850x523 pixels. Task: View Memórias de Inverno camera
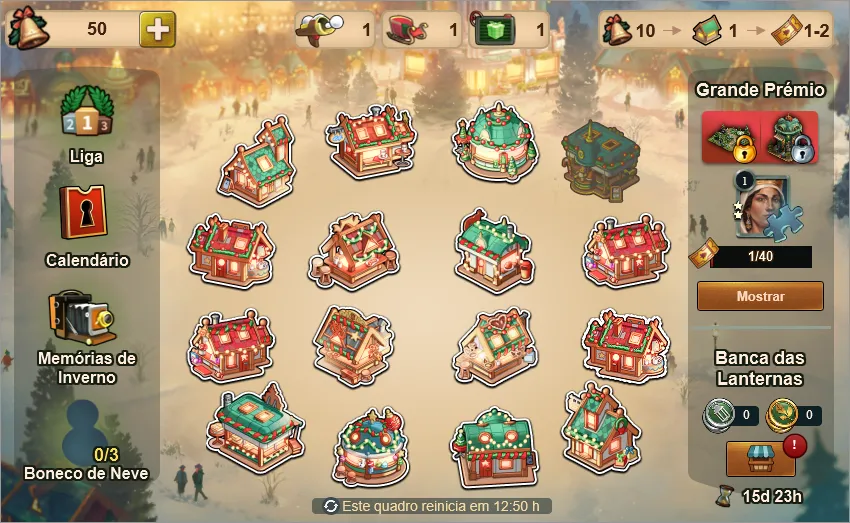click(86, 316)
